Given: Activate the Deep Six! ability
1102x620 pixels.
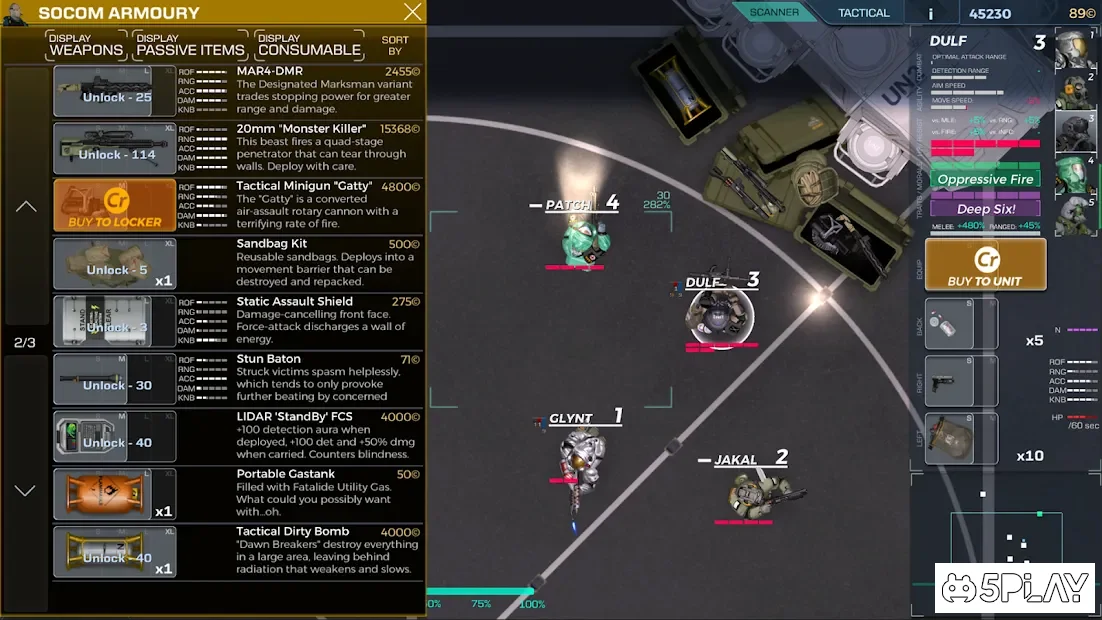Looking at the screenshot, I should coord(985,209).
